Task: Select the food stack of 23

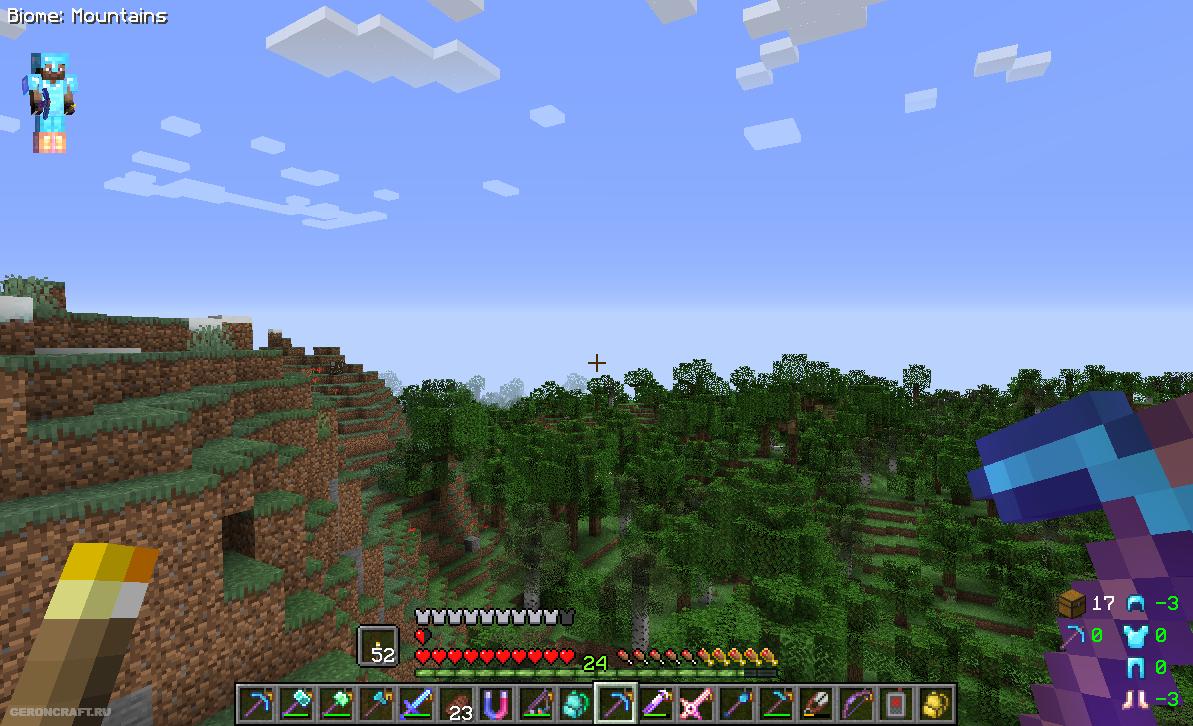Action: (455, 704)
